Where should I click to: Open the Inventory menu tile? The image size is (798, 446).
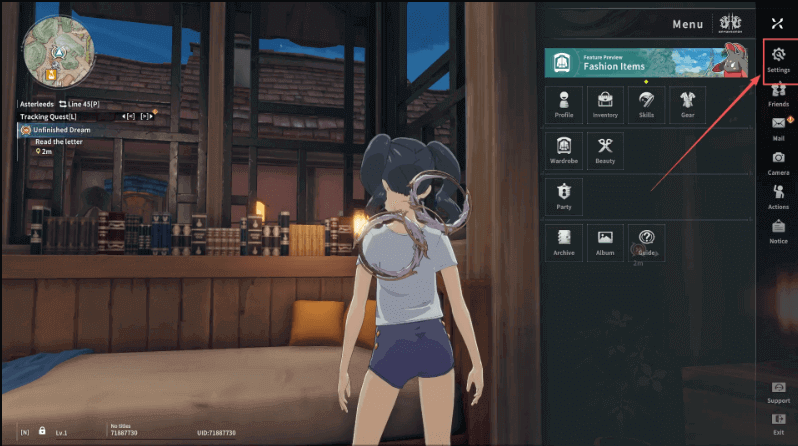[605, 103]
